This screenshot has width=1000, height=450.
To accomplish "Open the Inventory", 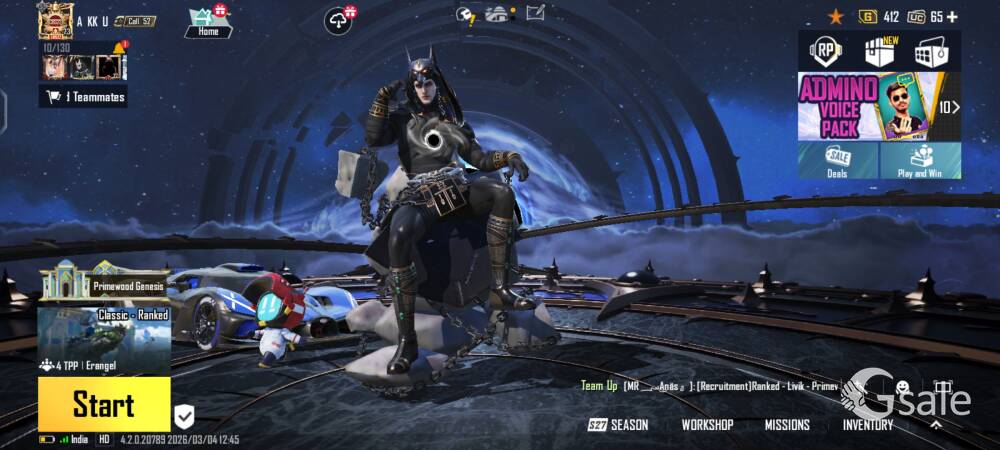I will point(867,425).
